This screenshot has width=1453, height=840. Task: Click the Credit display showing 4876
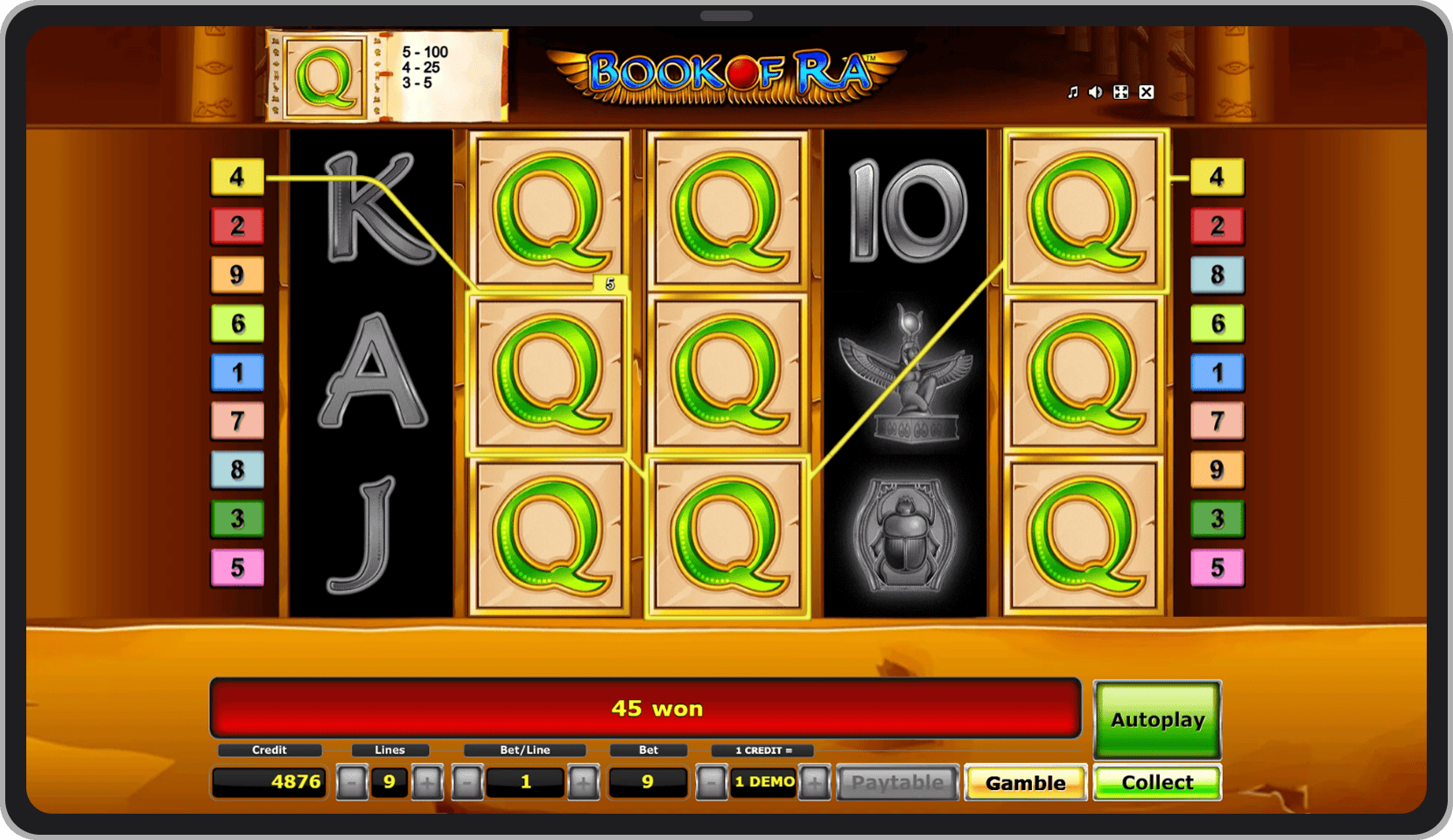[x=269, y=781]
